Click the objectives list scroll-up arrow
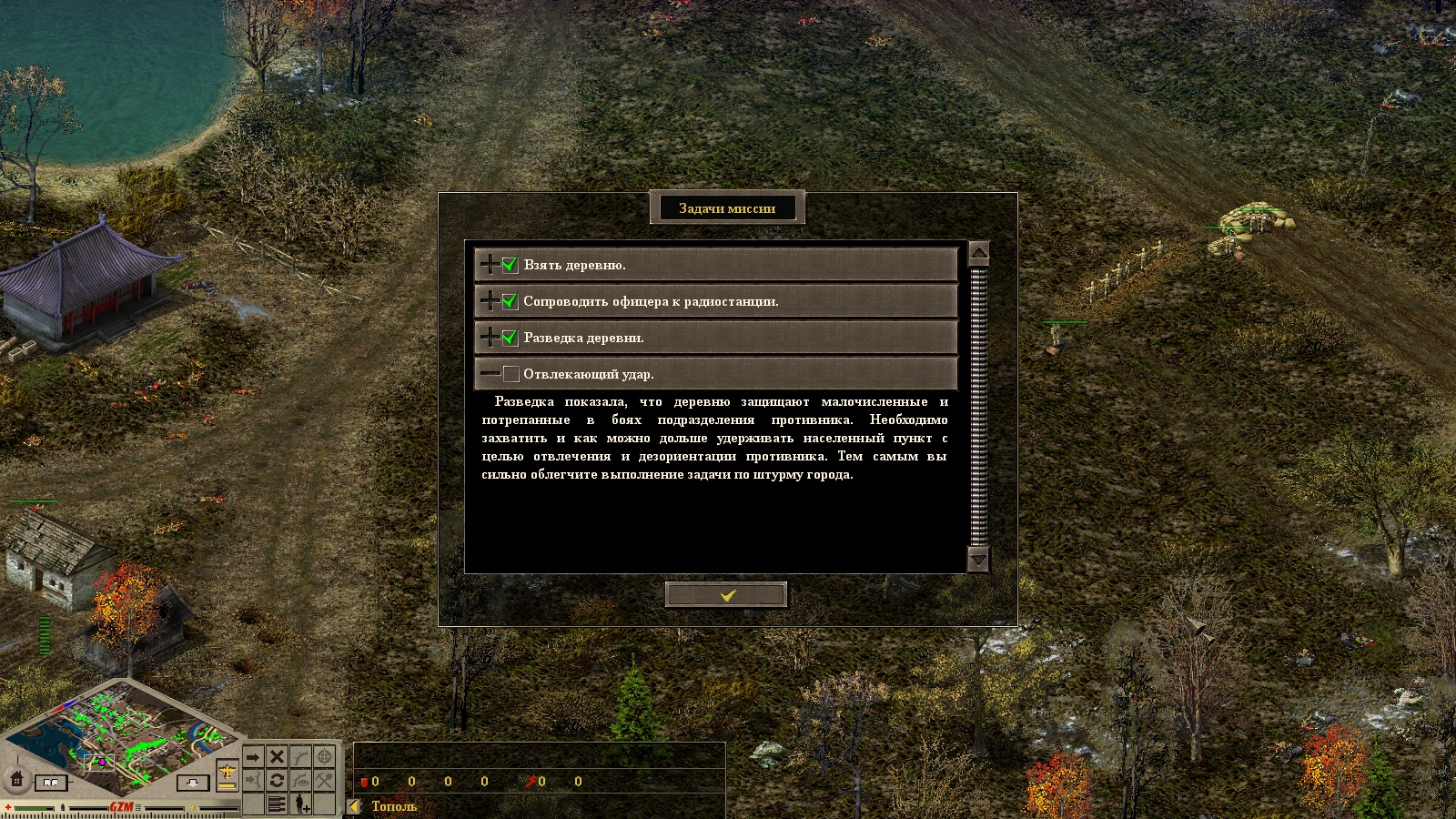The image size is (1456, 819). (x=978, y=253)
